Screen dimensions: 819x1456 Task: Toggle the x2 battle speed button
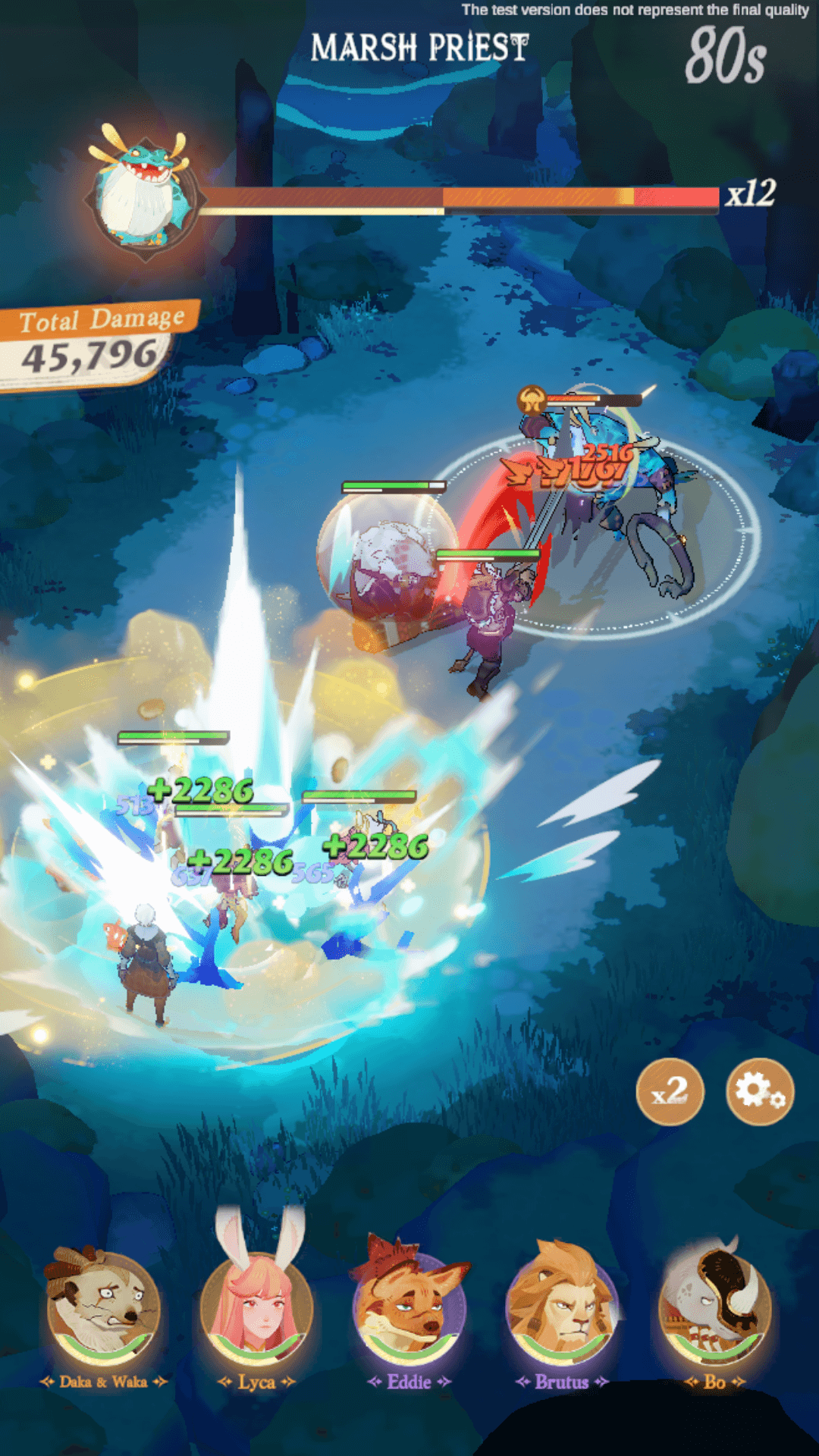[670, 1091]
